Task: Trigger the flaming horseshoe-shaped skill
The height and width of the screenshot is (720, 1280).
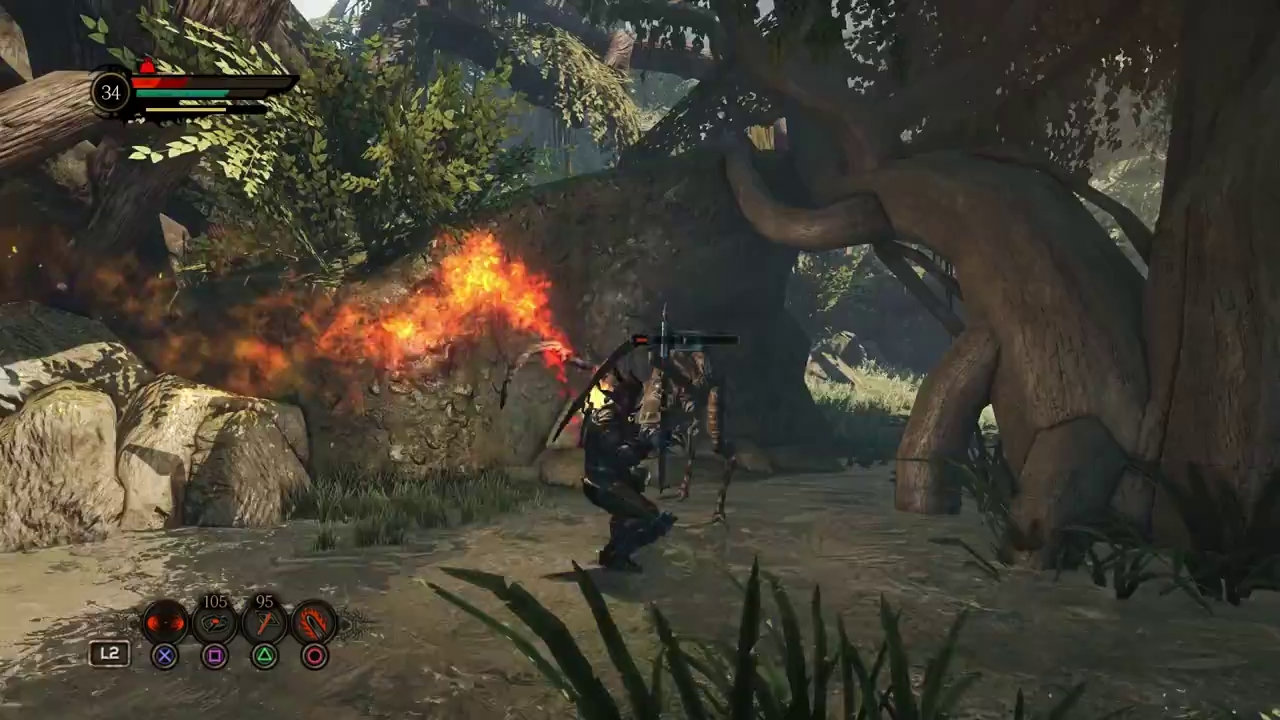Action: coord(314,623)
